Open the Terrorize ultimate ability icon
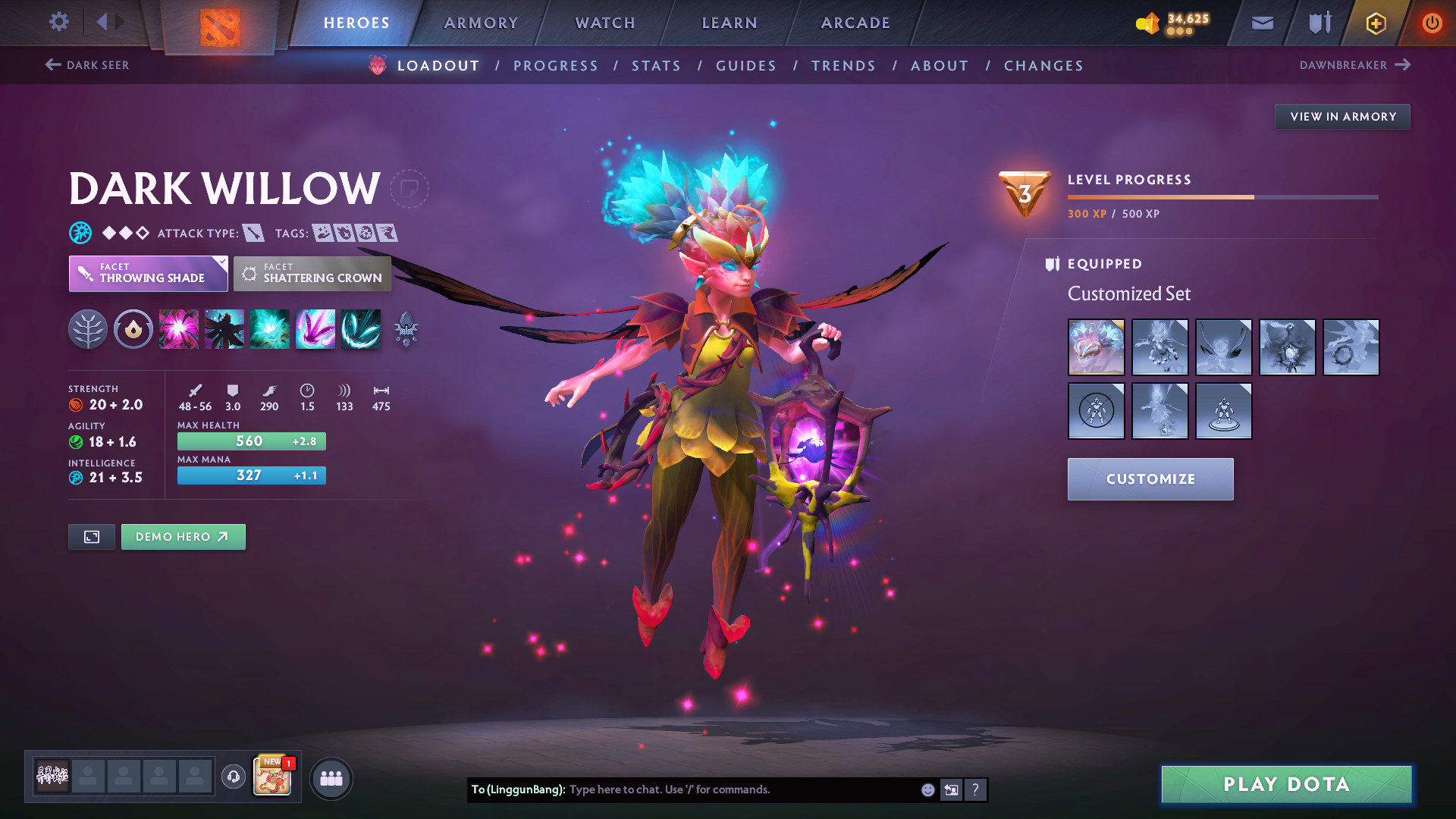1456x819 pixels. 360,328
